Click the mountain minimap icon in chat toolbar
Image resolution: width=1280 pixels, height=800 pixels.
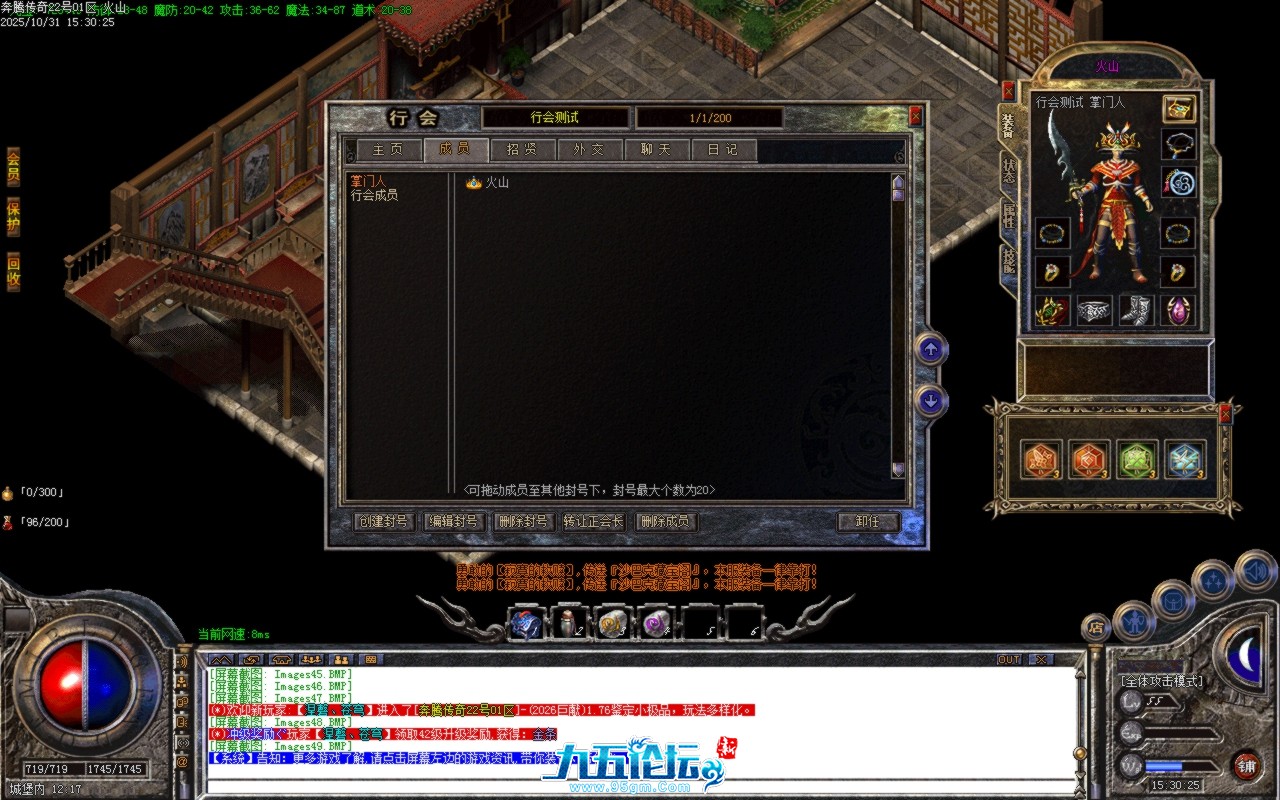pos(221,659)
